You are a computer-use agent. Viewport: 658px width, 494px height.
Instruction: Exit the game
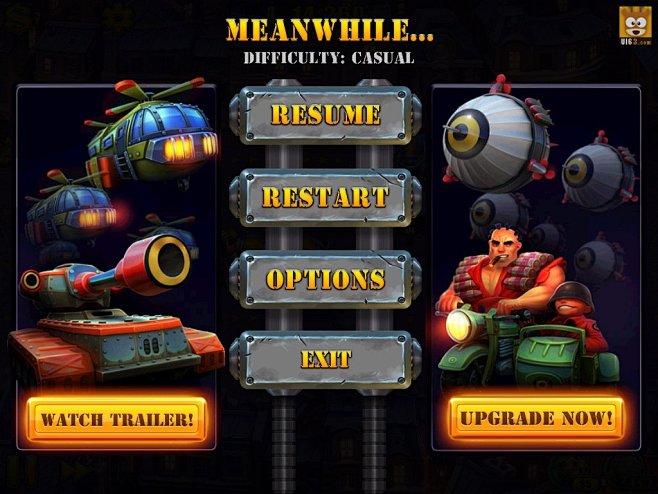click(325, 358)
